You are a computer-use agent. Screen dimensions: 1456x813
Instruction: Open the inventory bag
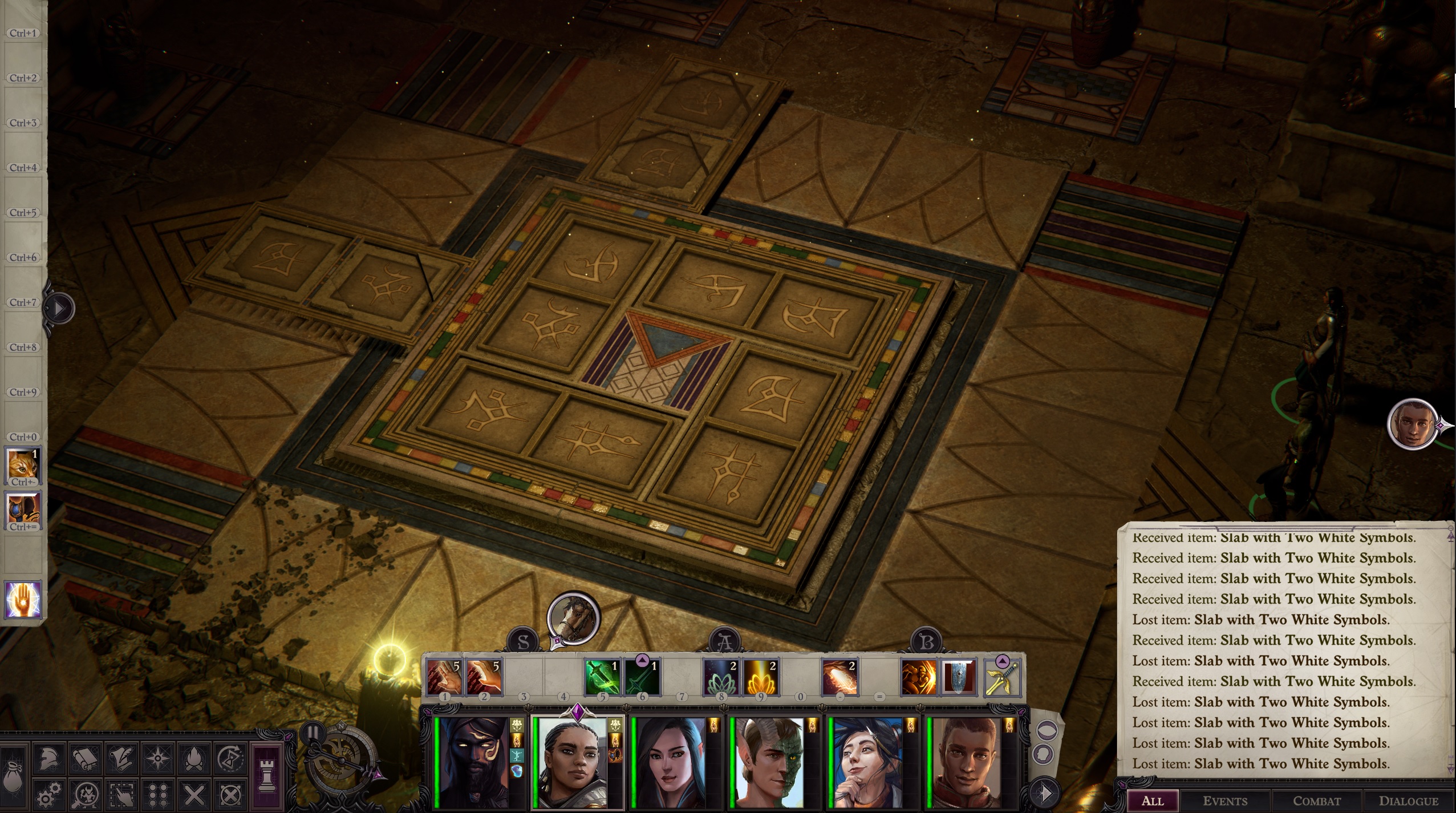tap(13, 775)
